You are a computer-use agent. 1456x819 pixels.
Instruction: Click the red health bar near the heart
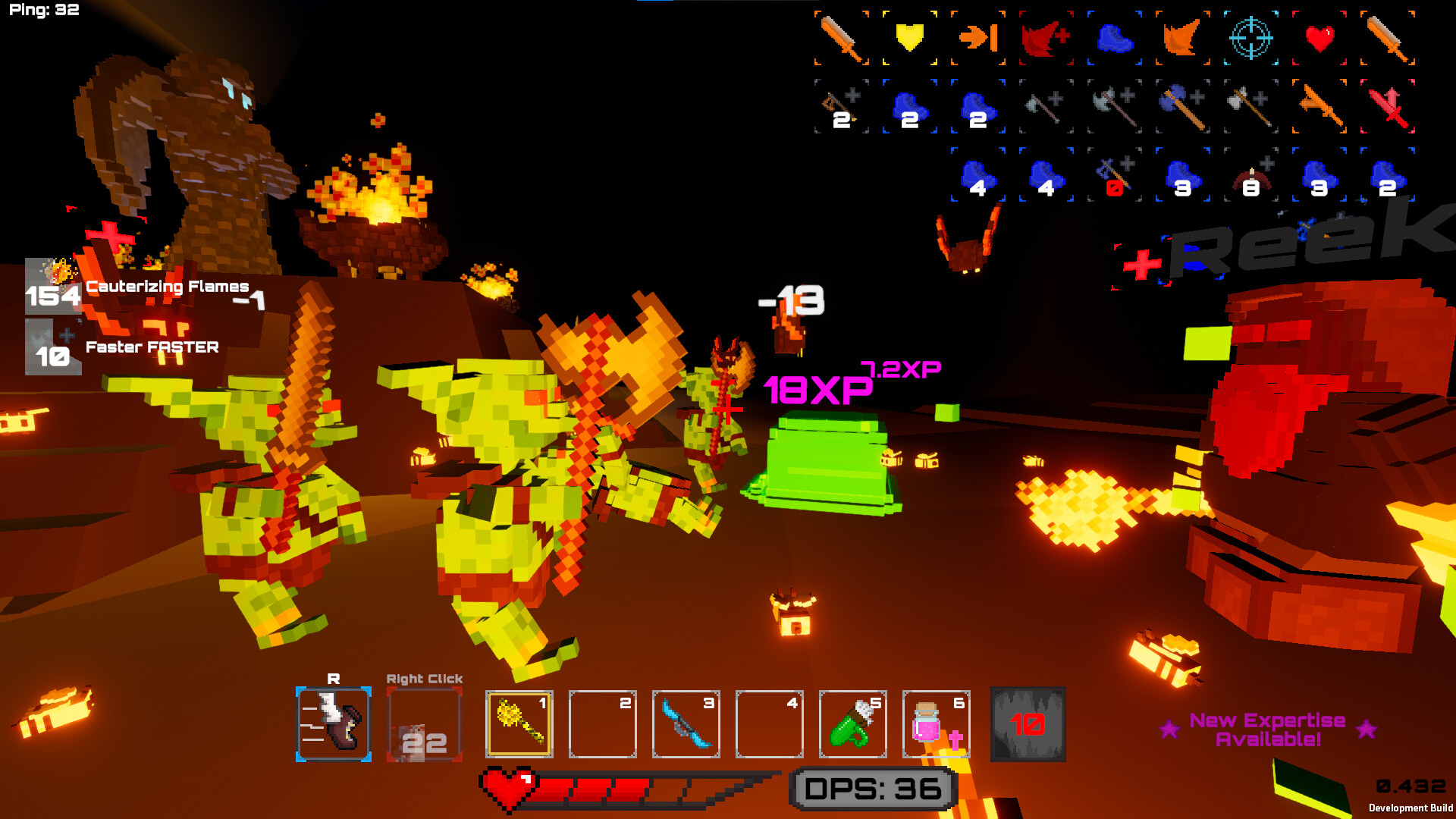pos(599,787)
